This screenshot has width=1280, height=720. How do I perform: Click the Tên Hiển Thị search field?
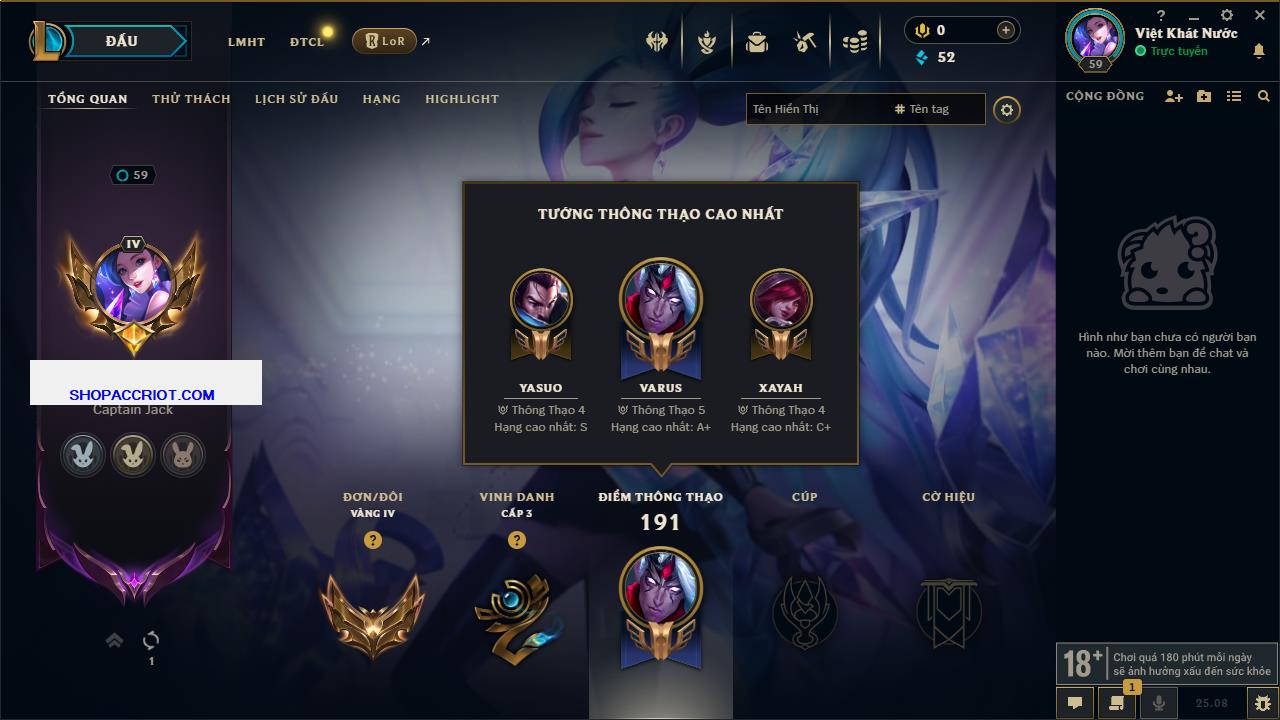[815, 109]
